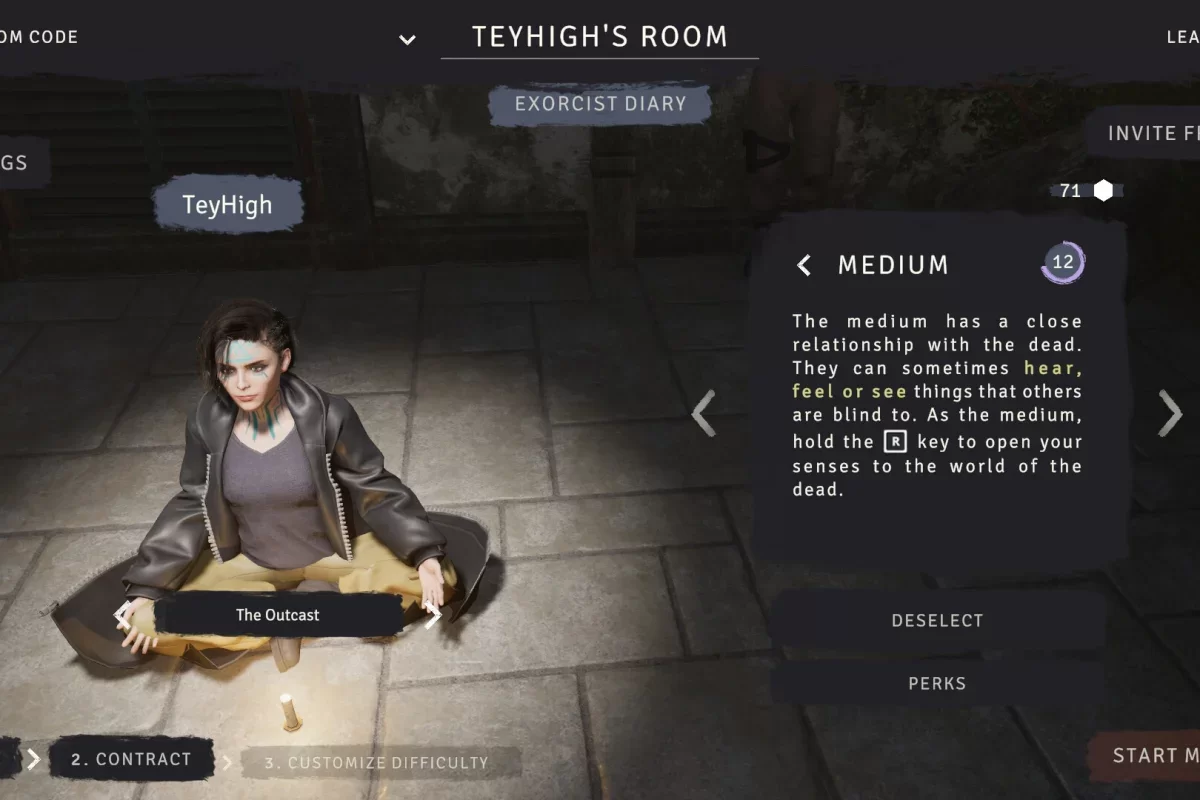Copy the room code
Viewport: 1200px width, 800px height.
point(38,37)
